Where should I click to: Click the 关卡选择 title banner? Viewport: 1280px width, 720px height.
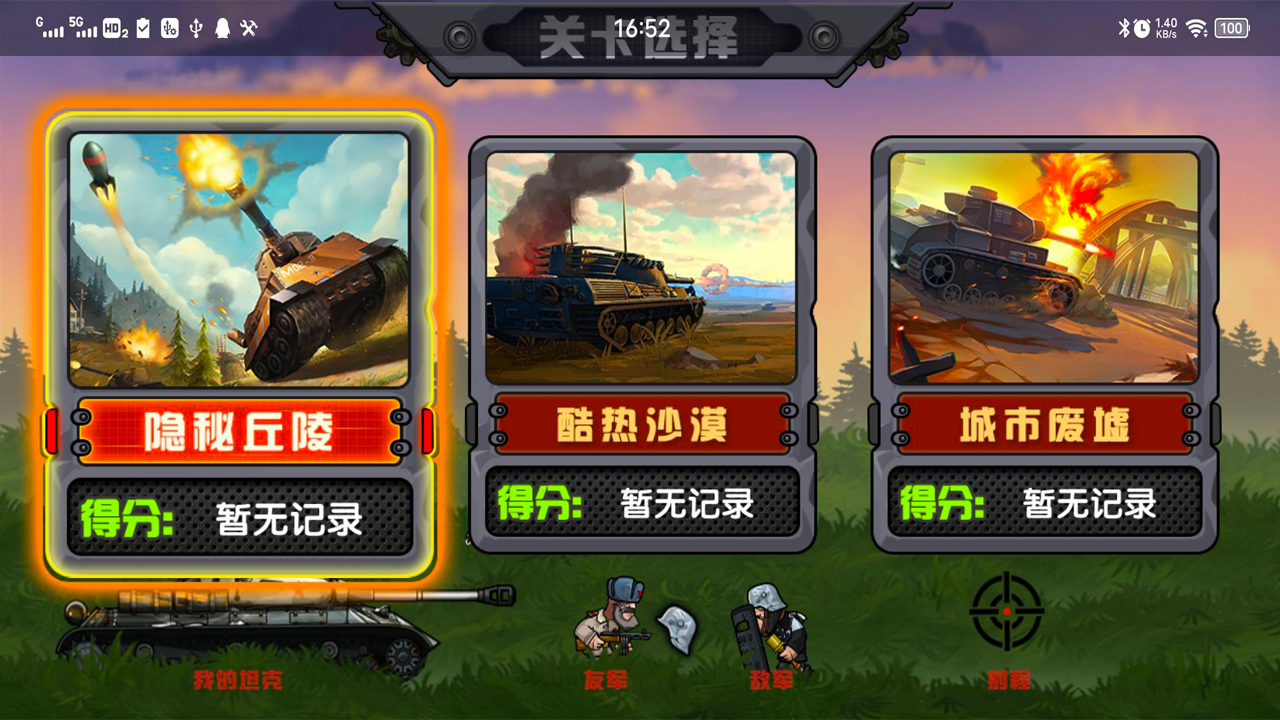(640, 32)
